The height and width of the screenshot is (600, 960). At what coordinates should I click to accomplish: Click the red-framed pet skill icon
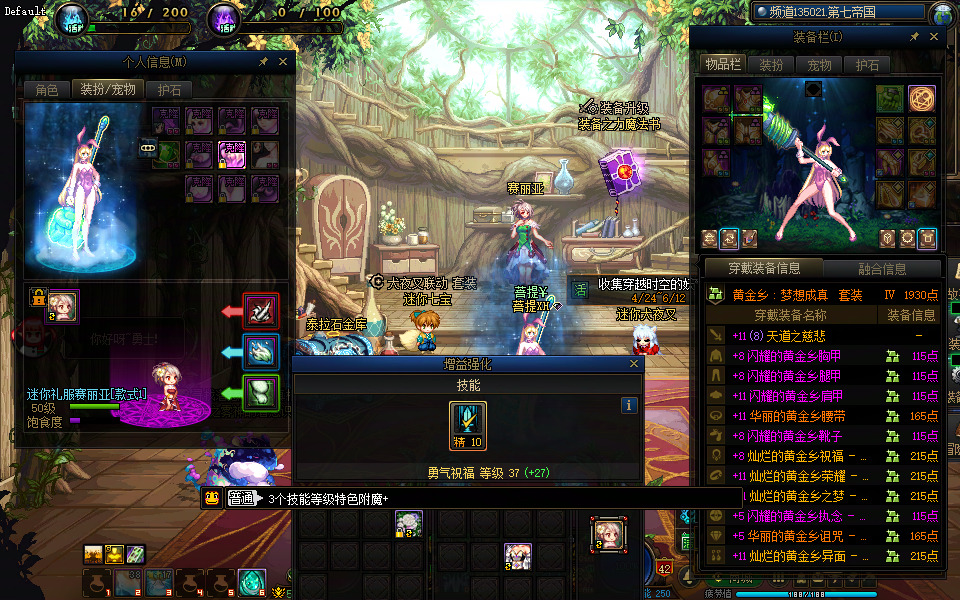click(262, 311)
